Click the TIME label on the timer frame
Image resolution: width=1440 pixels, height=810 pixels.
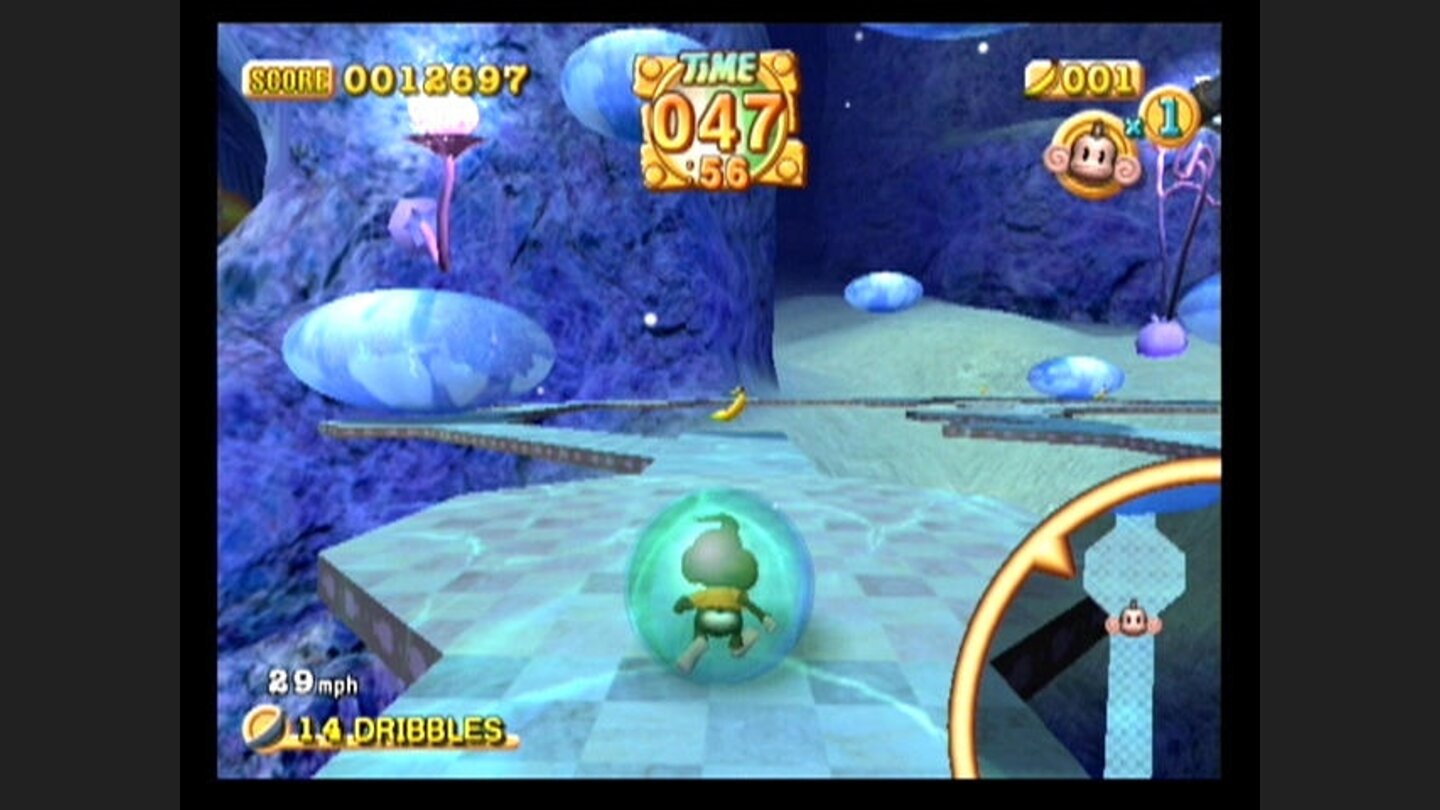716,67
